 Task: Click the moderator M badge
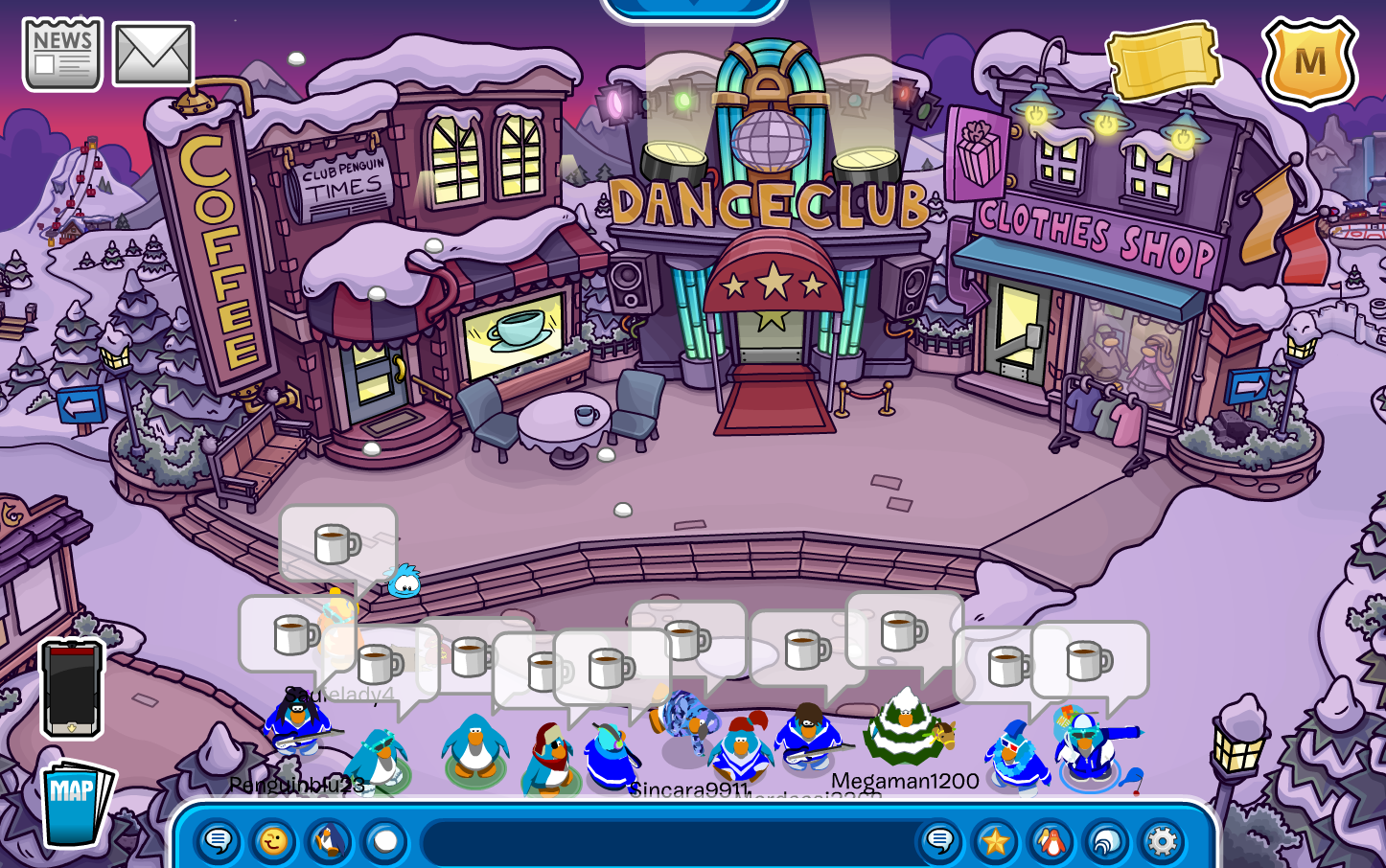tap(1309, 61)
